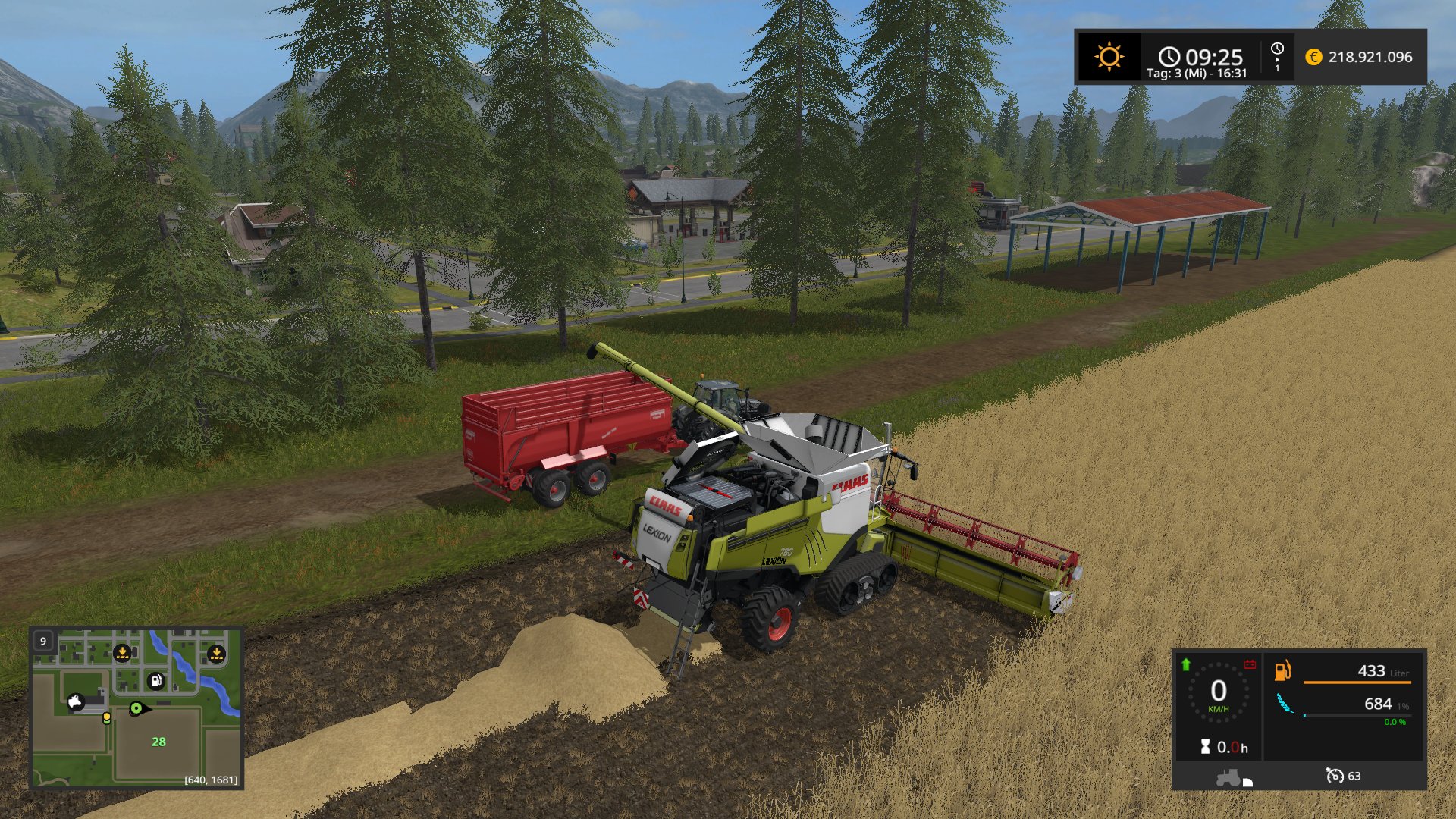
Task: Open the sunny weather icon
Action: [1109, 57]
